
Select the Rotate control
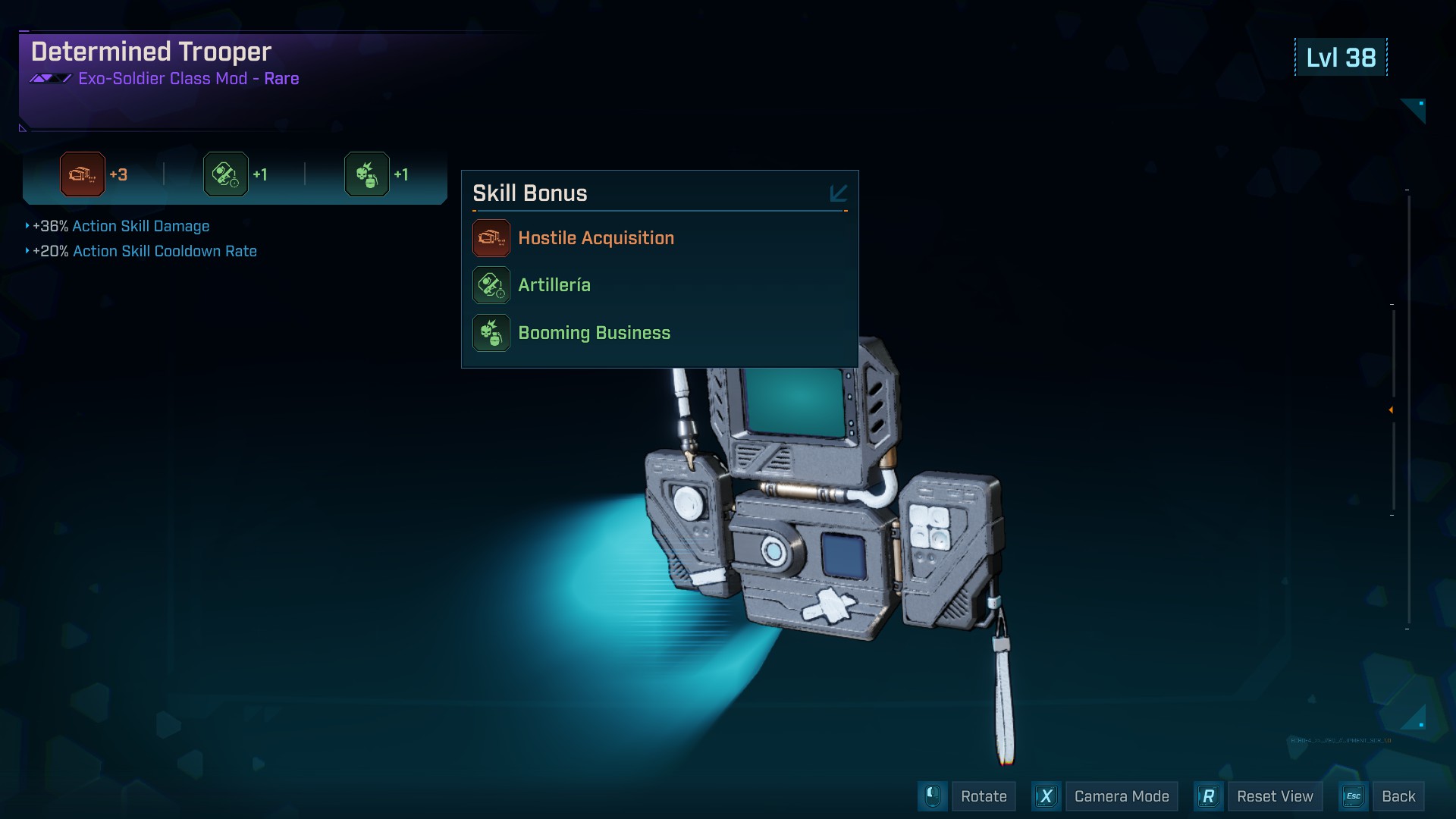(x=985, y=796)
